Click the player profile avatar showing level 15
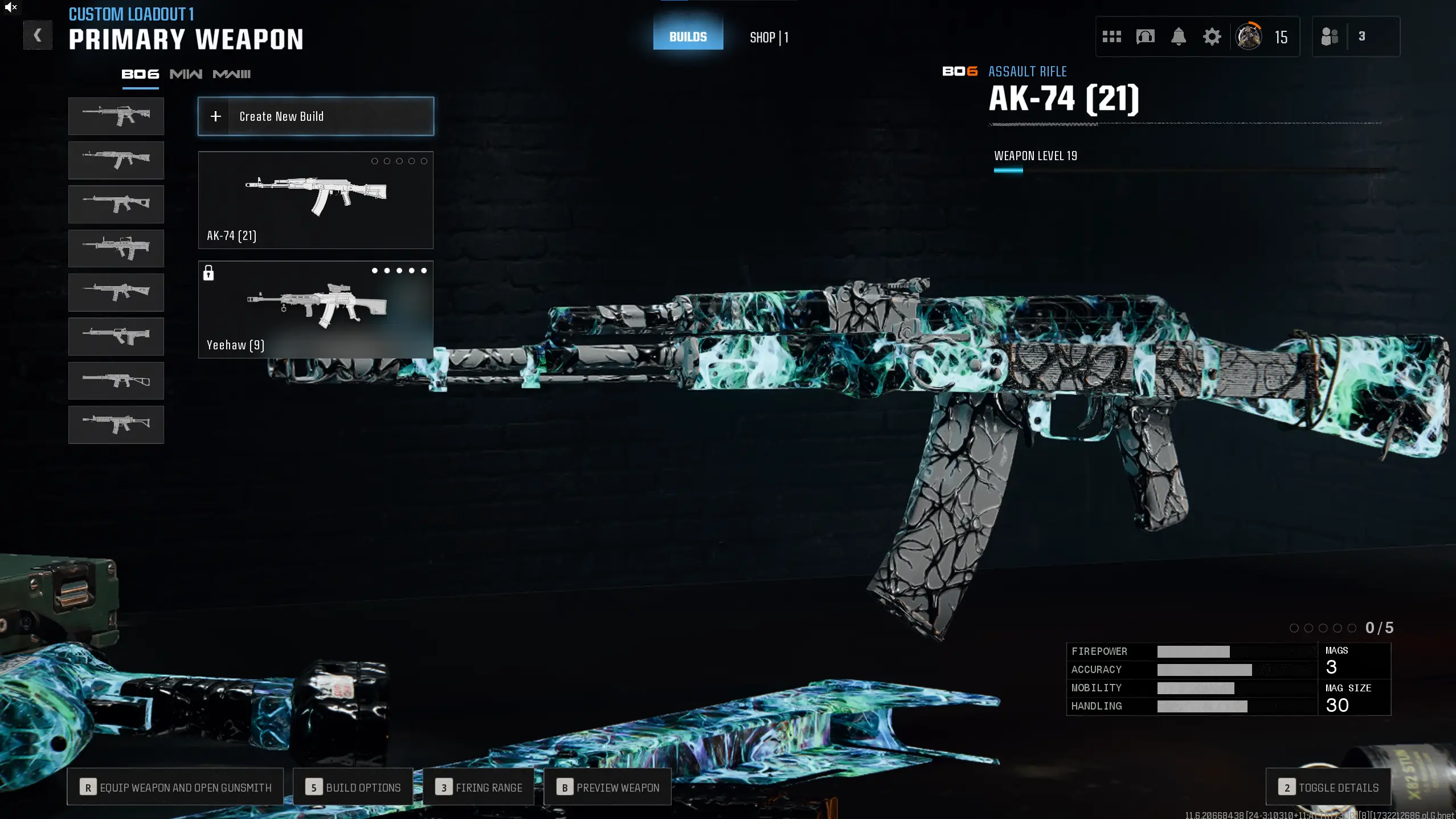This screenshot has height=819, width=1456. coord(1249,36)
